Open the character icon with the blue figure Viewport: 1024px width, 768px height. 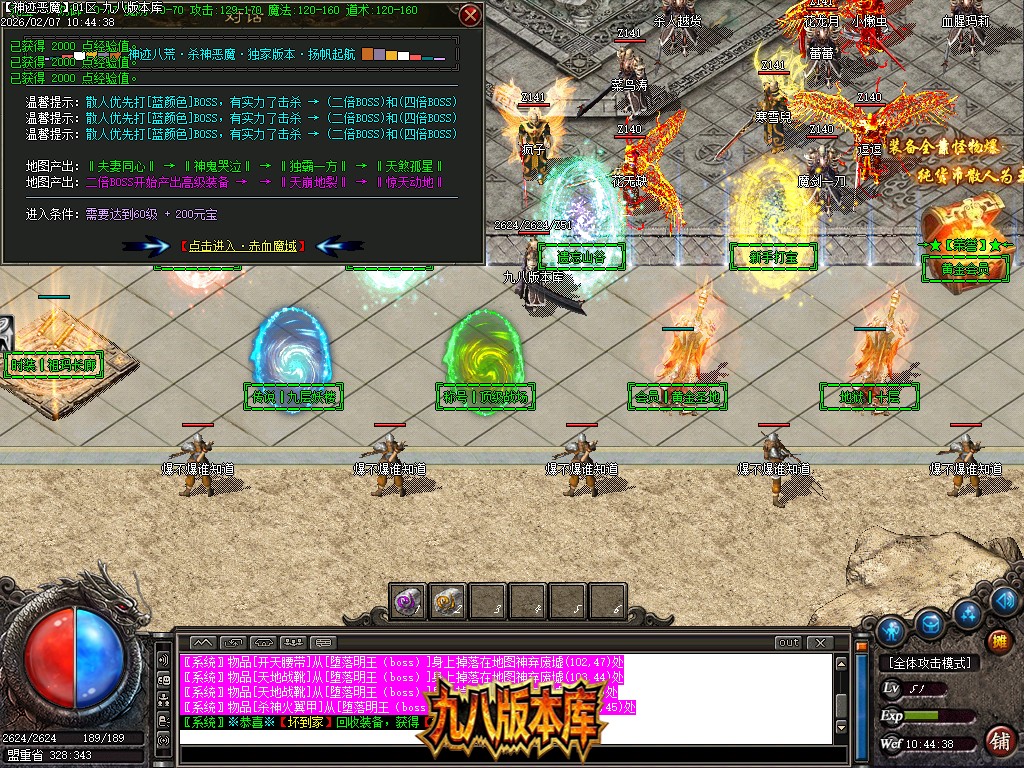[x=890, y=630]
